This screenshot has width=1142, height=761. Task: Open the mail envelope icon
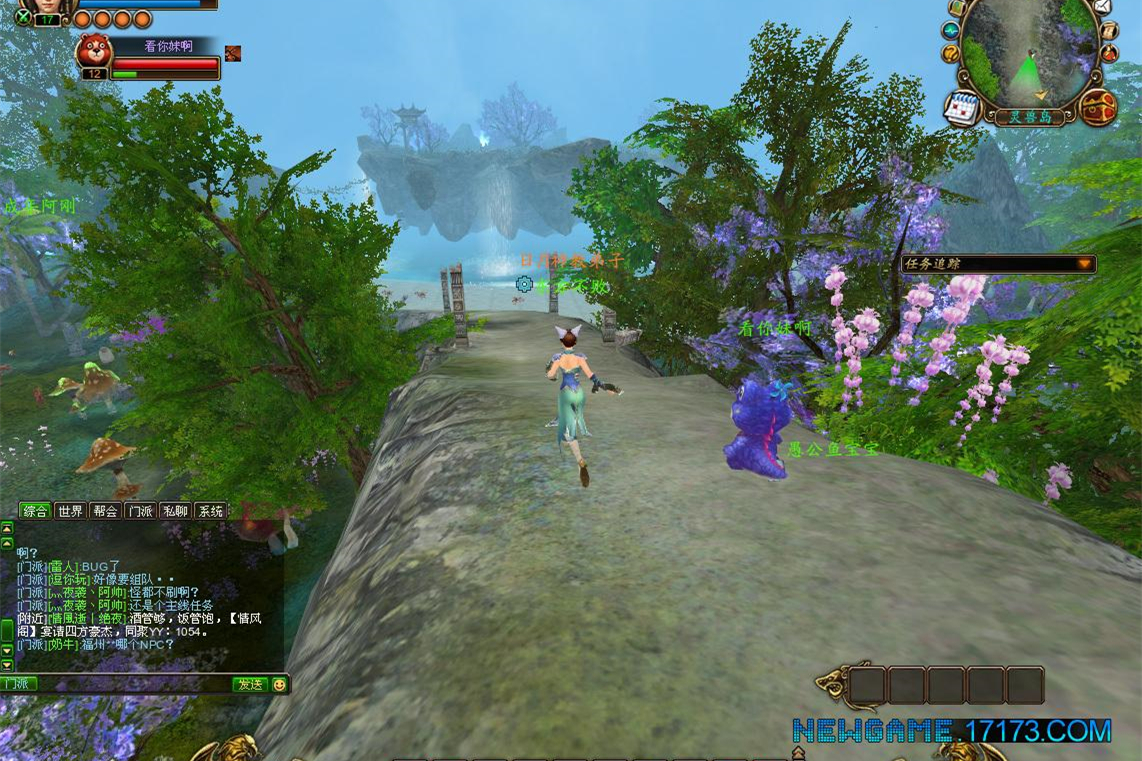pyautogui.click(x=1101, y=7)
